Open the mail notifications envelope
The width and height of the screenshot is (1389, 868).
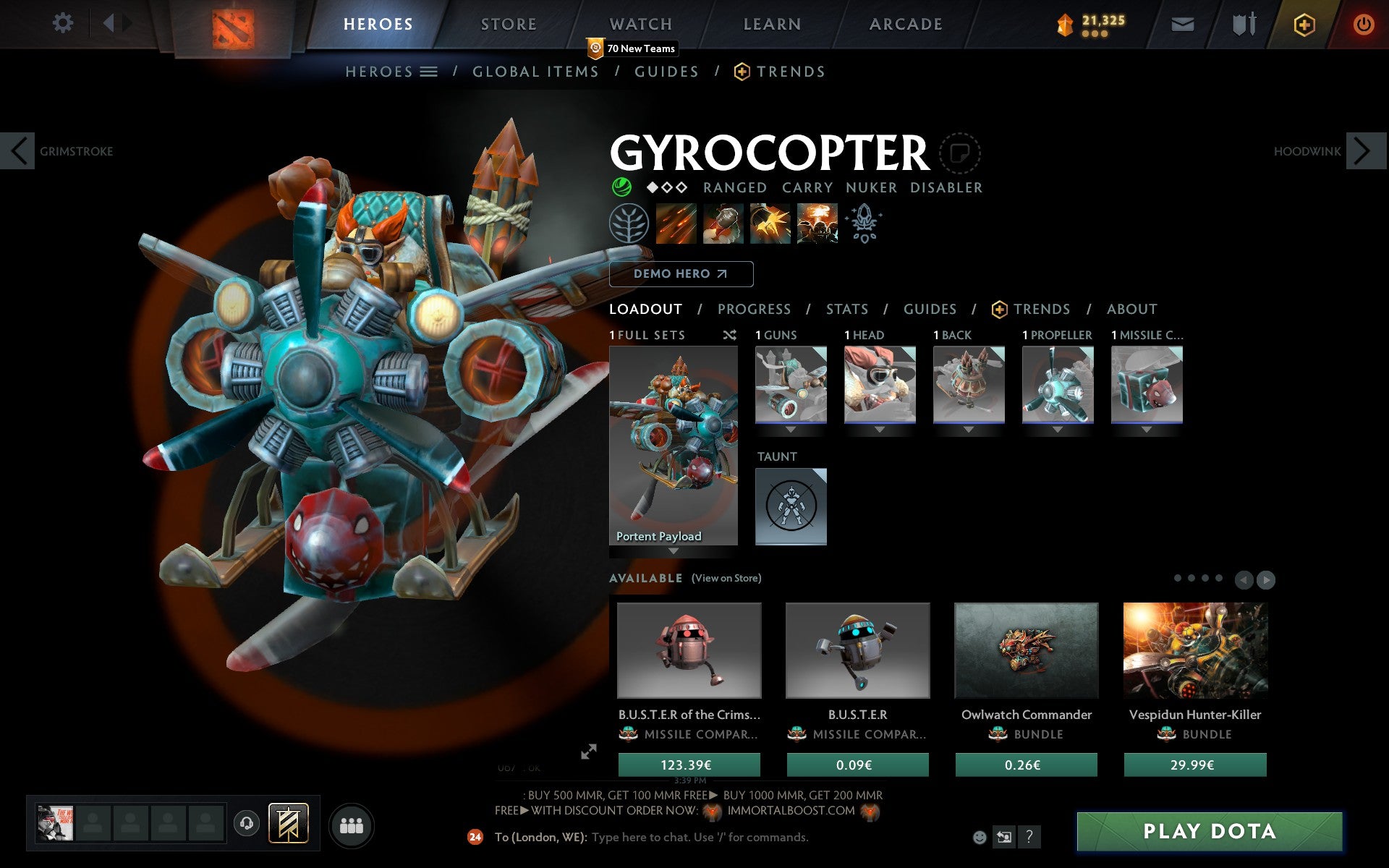(x=1182, y=23)
